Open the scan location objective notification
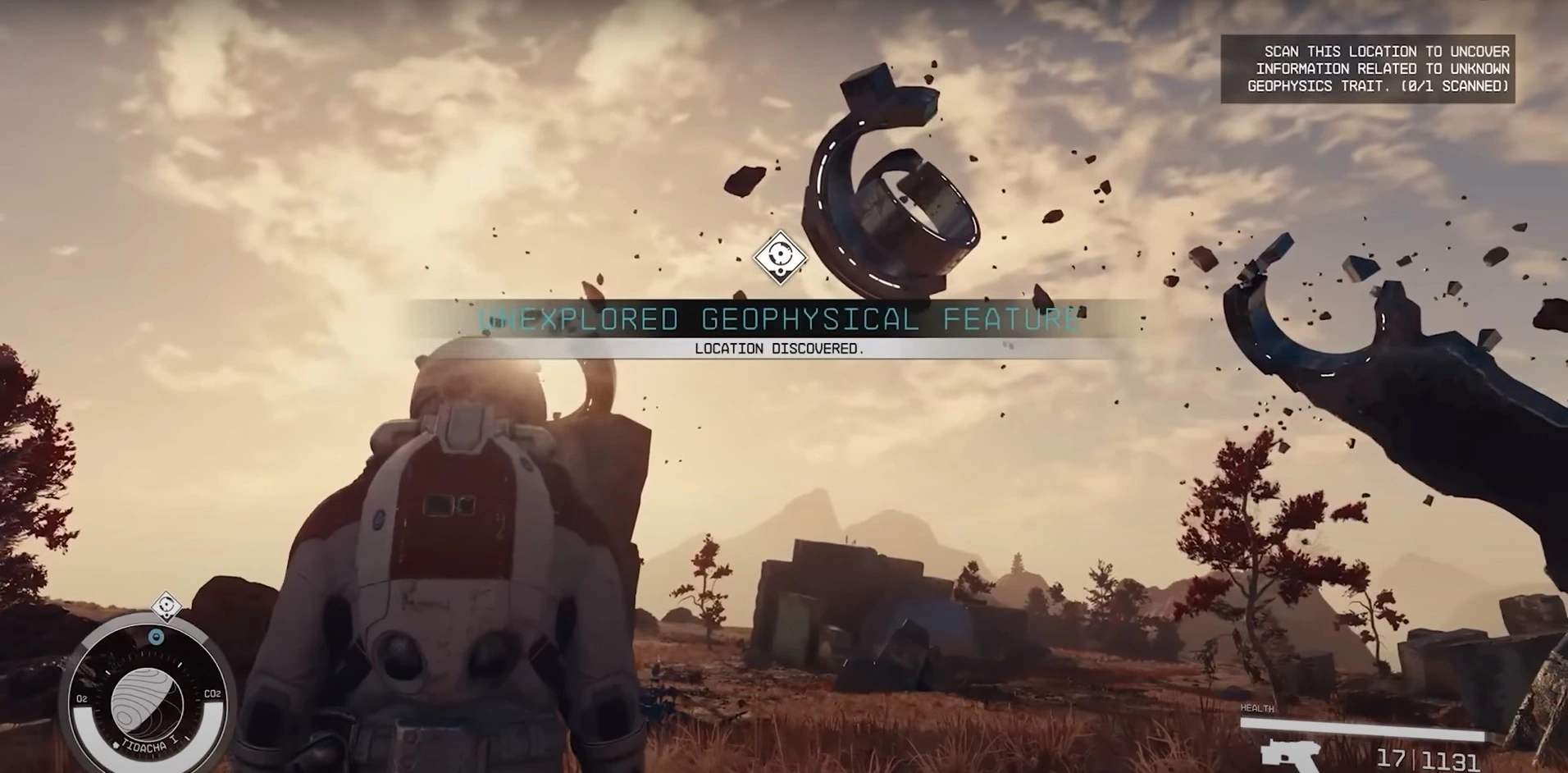Viewport: 1568px width, 773px height. pyautogui.click(x=1367, y=69)
